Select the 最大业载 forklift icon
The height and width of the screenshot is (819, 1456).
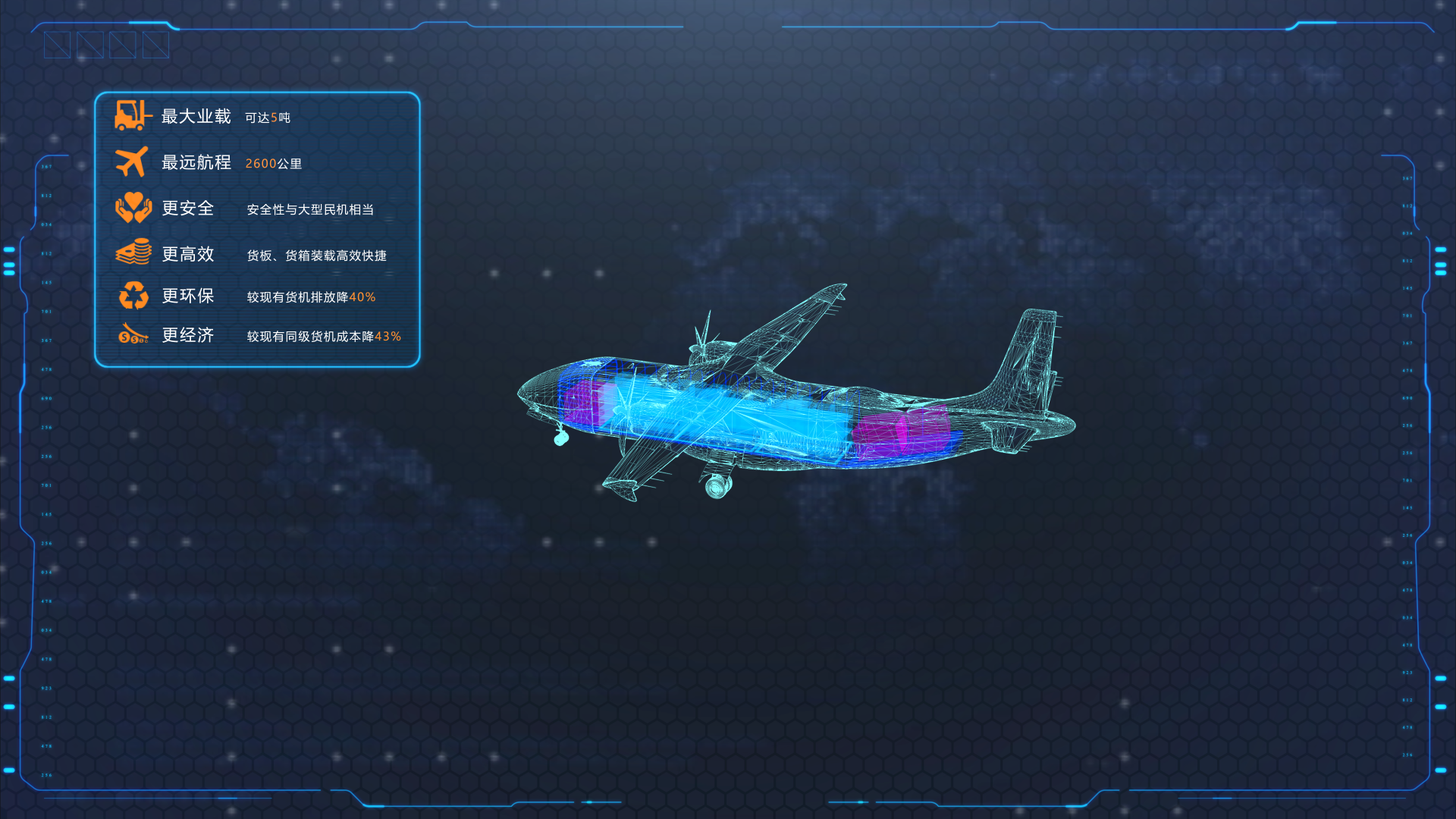132,115
